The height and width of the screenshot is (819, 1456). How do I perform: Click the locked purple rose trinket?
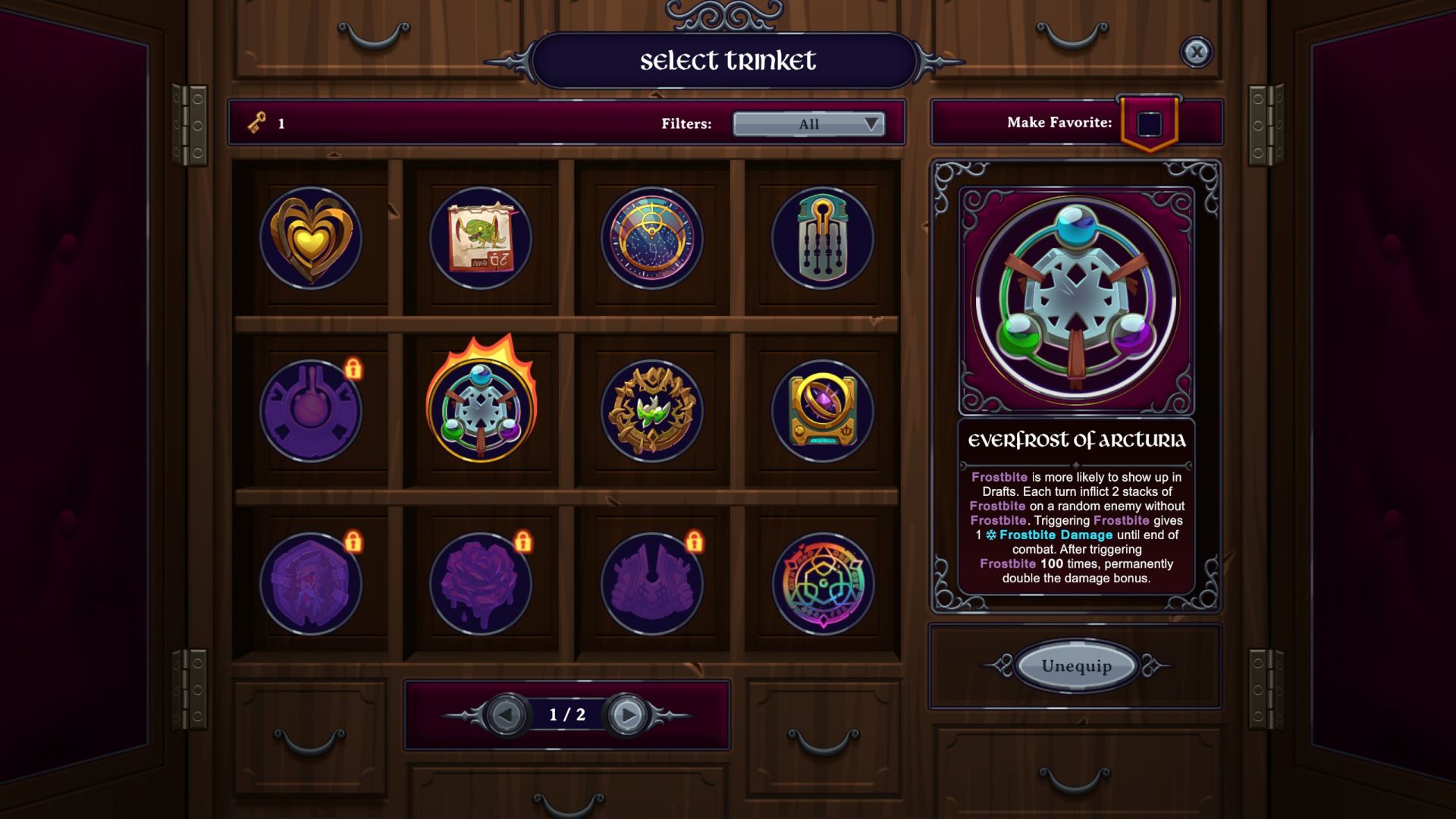(x=481, y=584)
